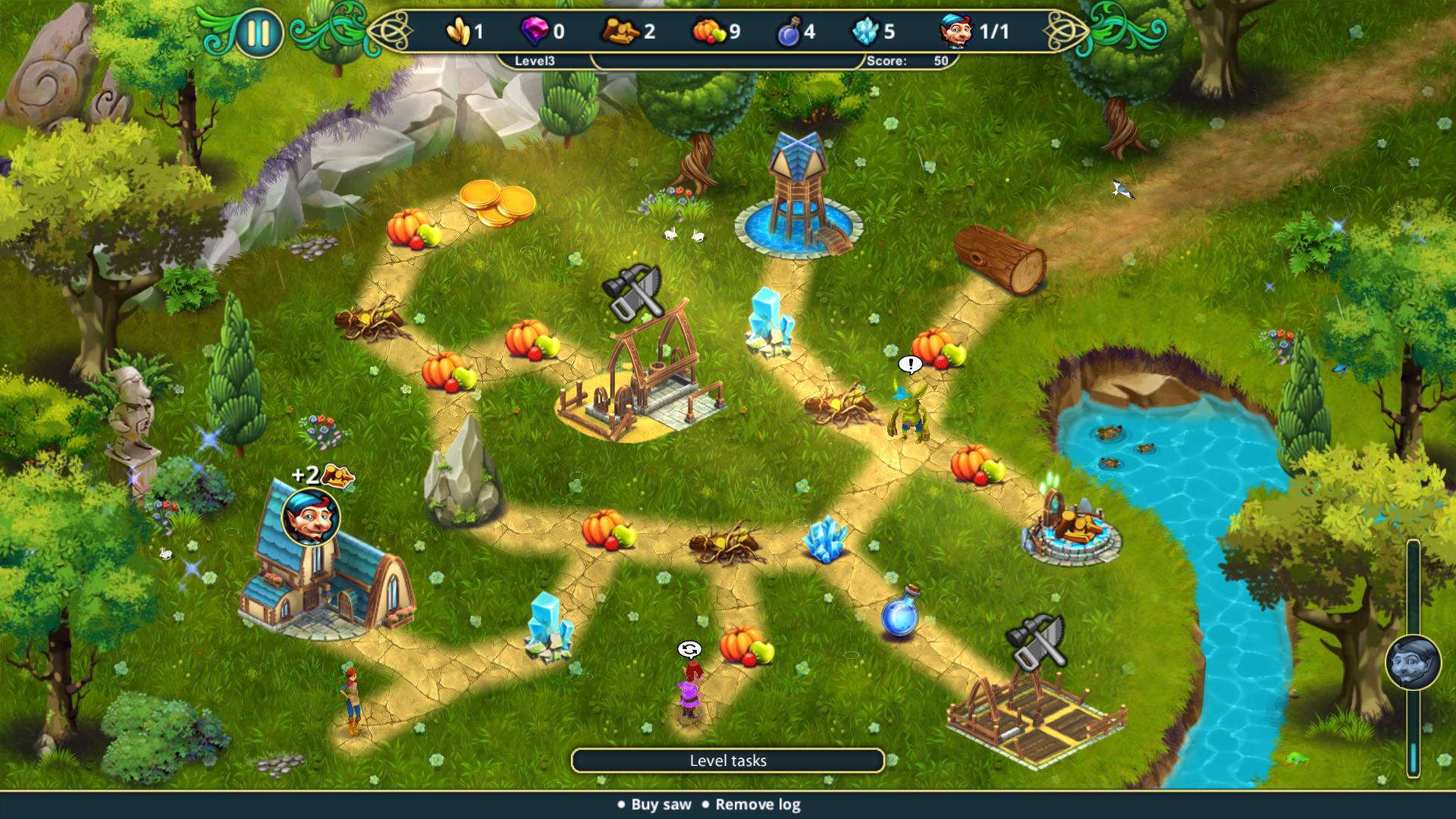Select the gnome worker portrait above the cottage

point(311,517)
